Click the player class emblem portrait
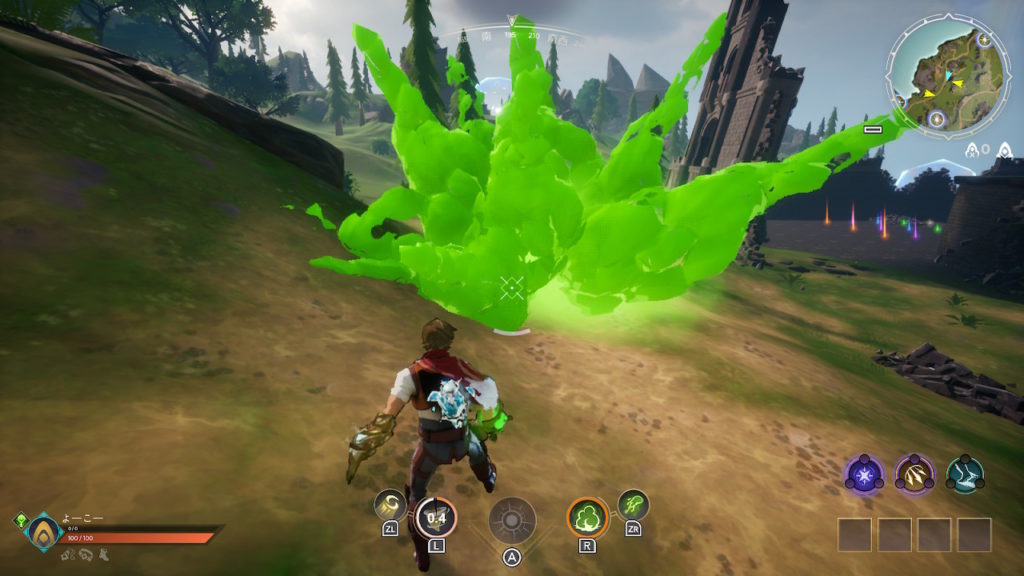The image size is (1024, 576). click(44, 532)
